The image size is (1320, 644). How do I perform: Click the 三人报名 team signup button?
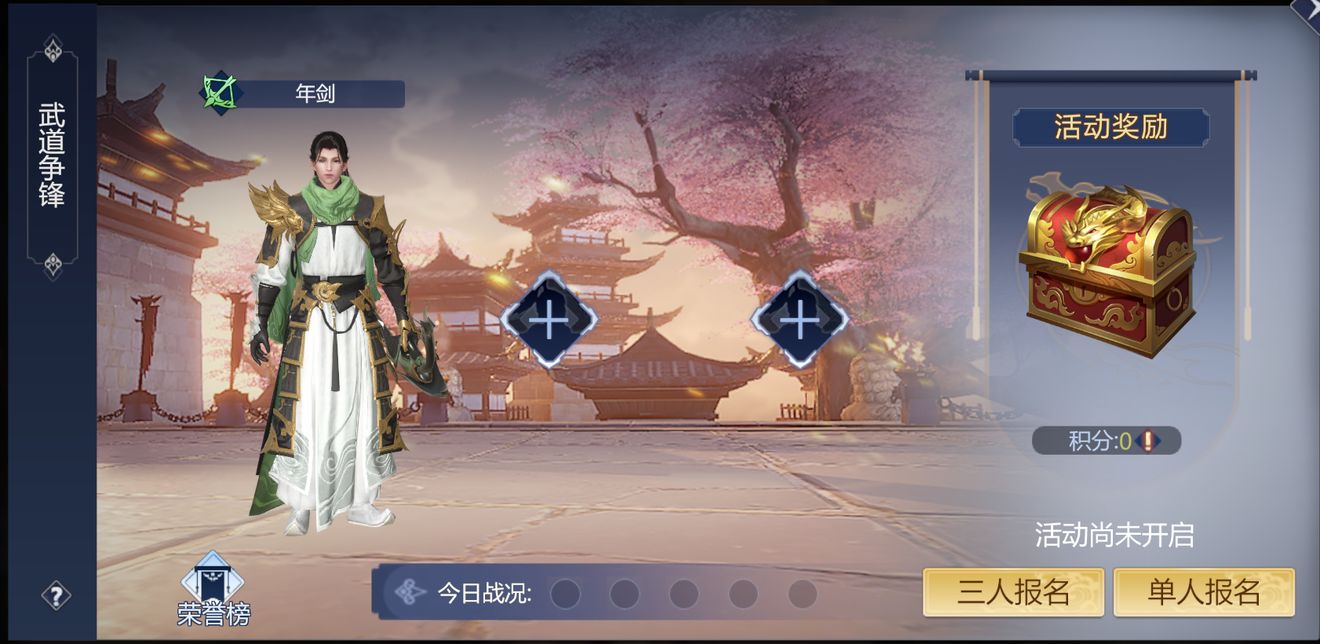[1013, 592]
